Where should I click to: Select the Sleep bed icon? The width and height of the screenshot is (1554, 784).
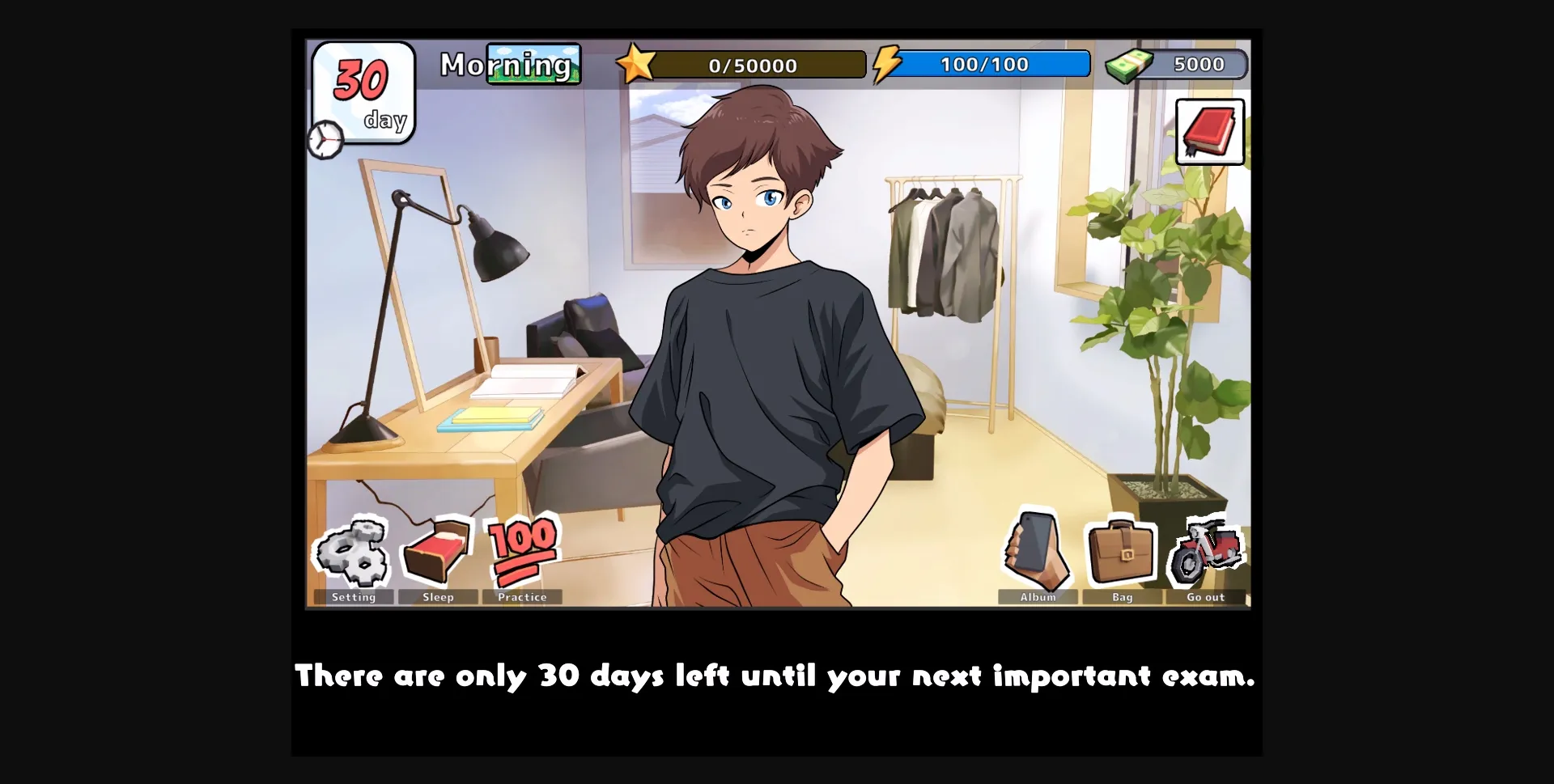coord(438,550)
